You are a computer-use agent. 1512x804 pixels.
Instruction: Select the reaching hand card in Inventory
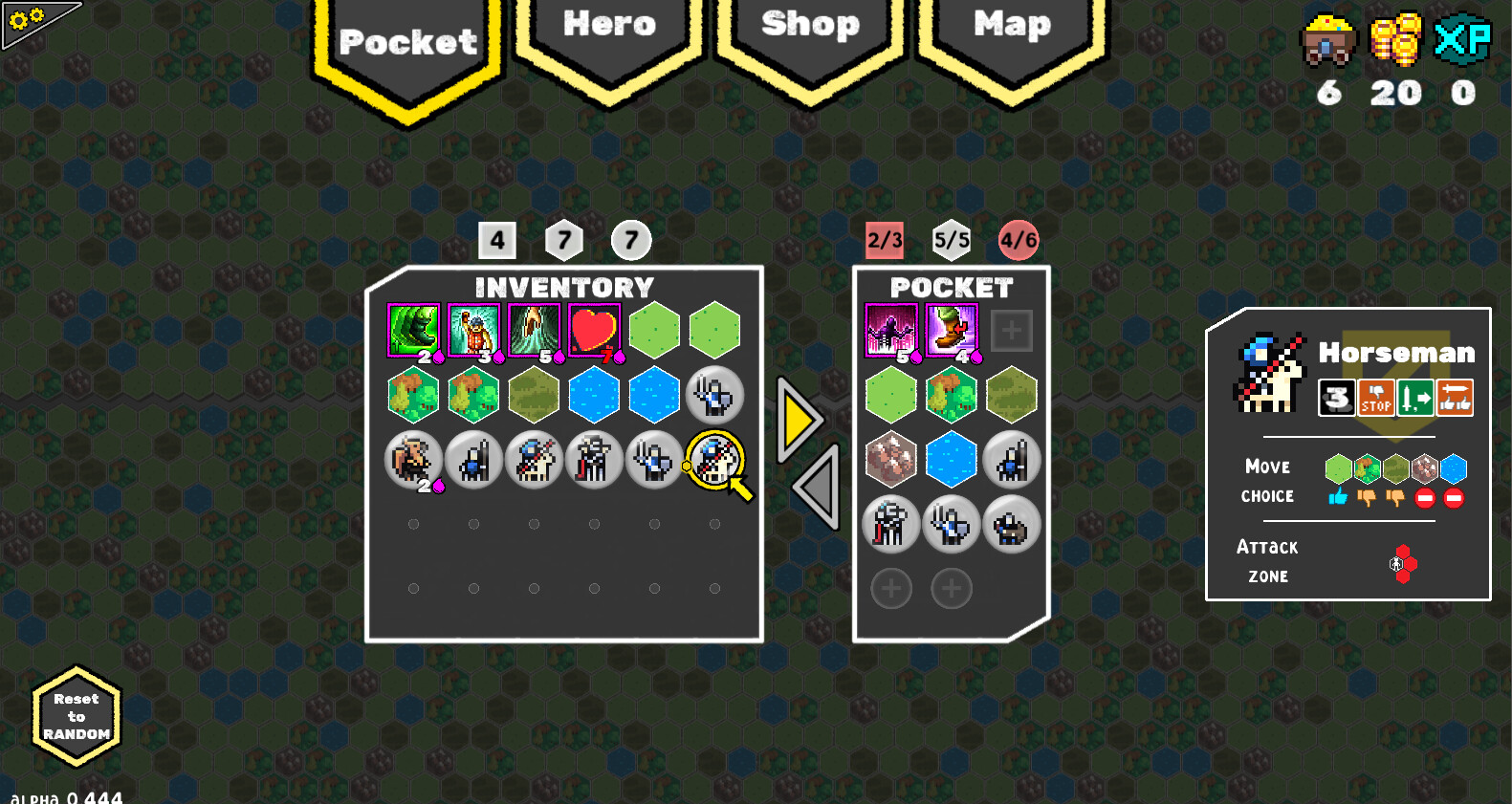[534, 330]
